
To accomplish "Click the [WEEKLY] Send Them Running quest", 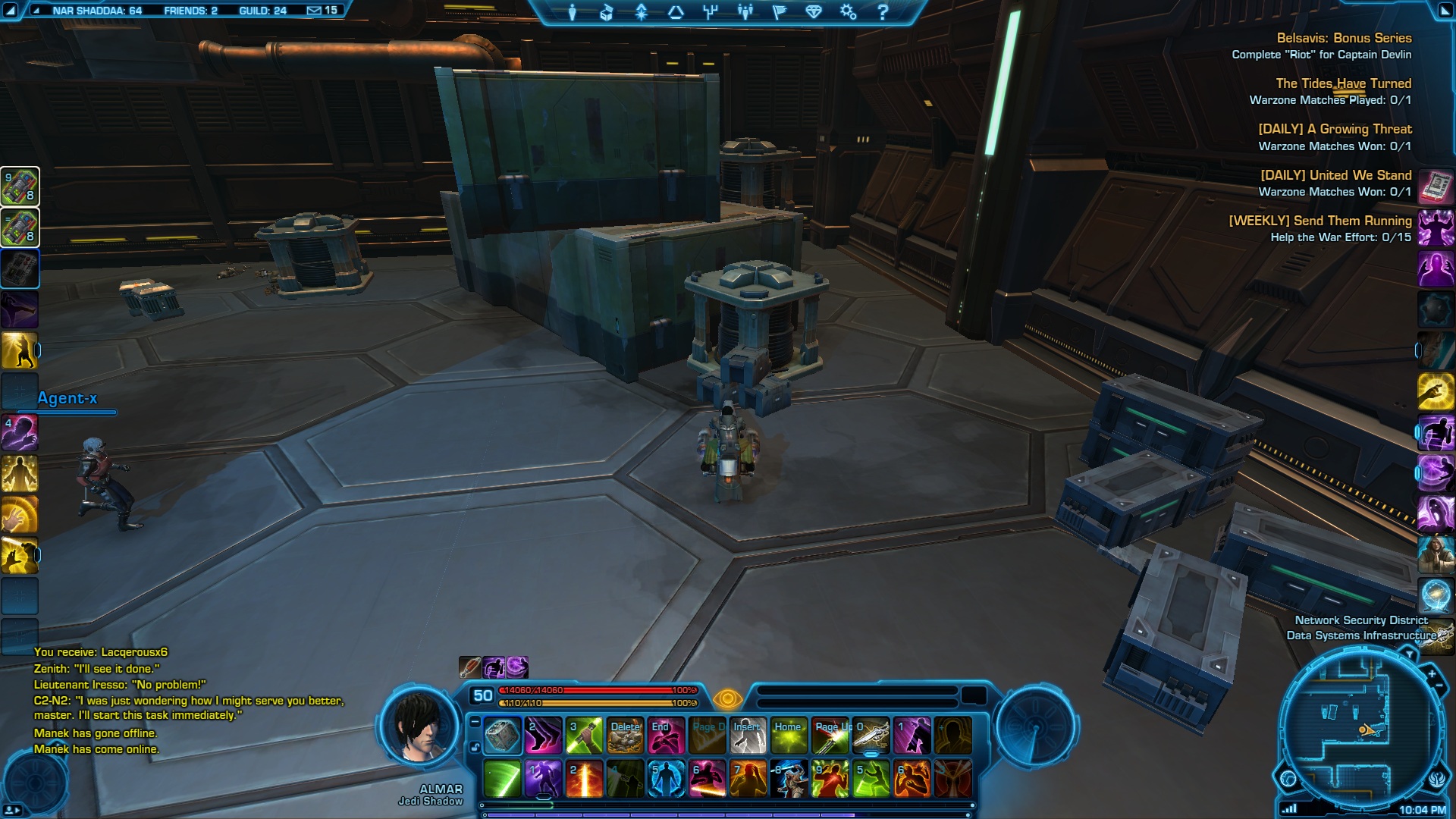I will (x=1319, y=221).
